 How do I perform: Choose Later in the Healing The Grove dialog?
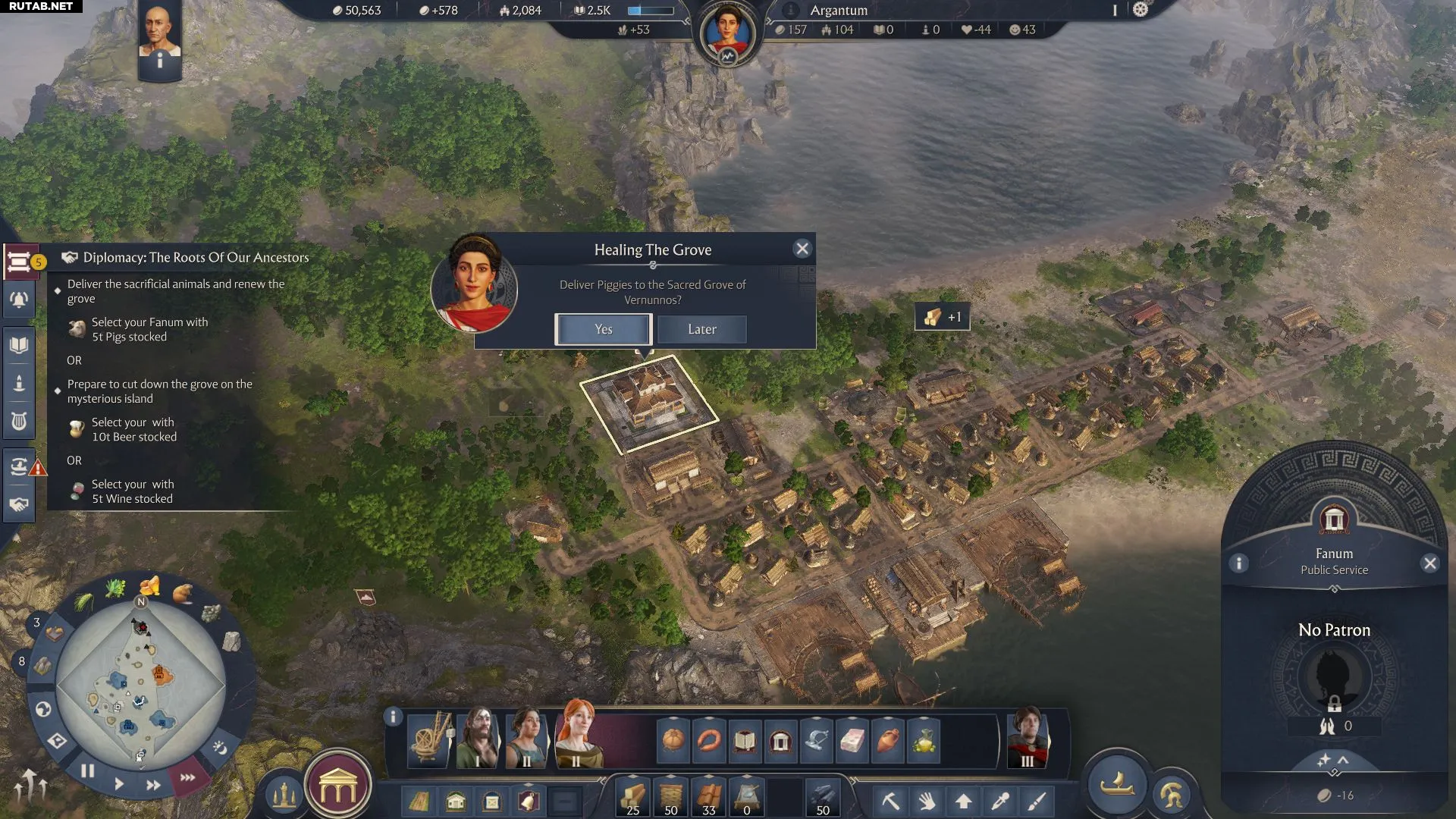[701, 329]
